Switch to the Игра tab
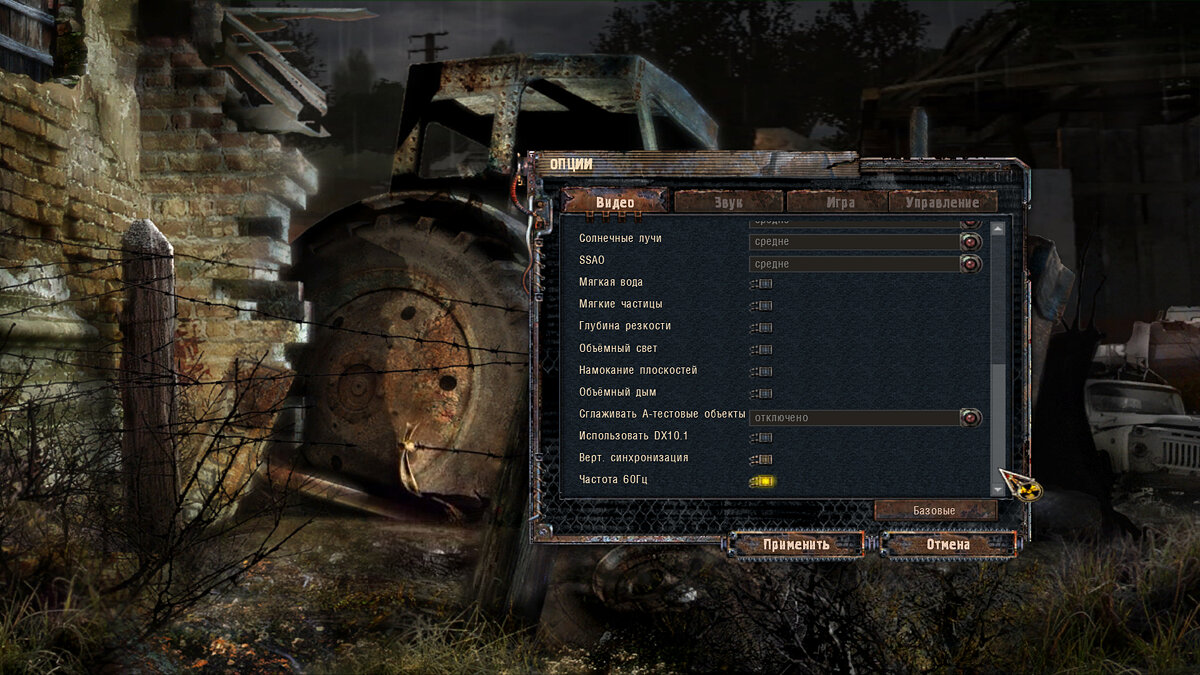 [838, 202]
